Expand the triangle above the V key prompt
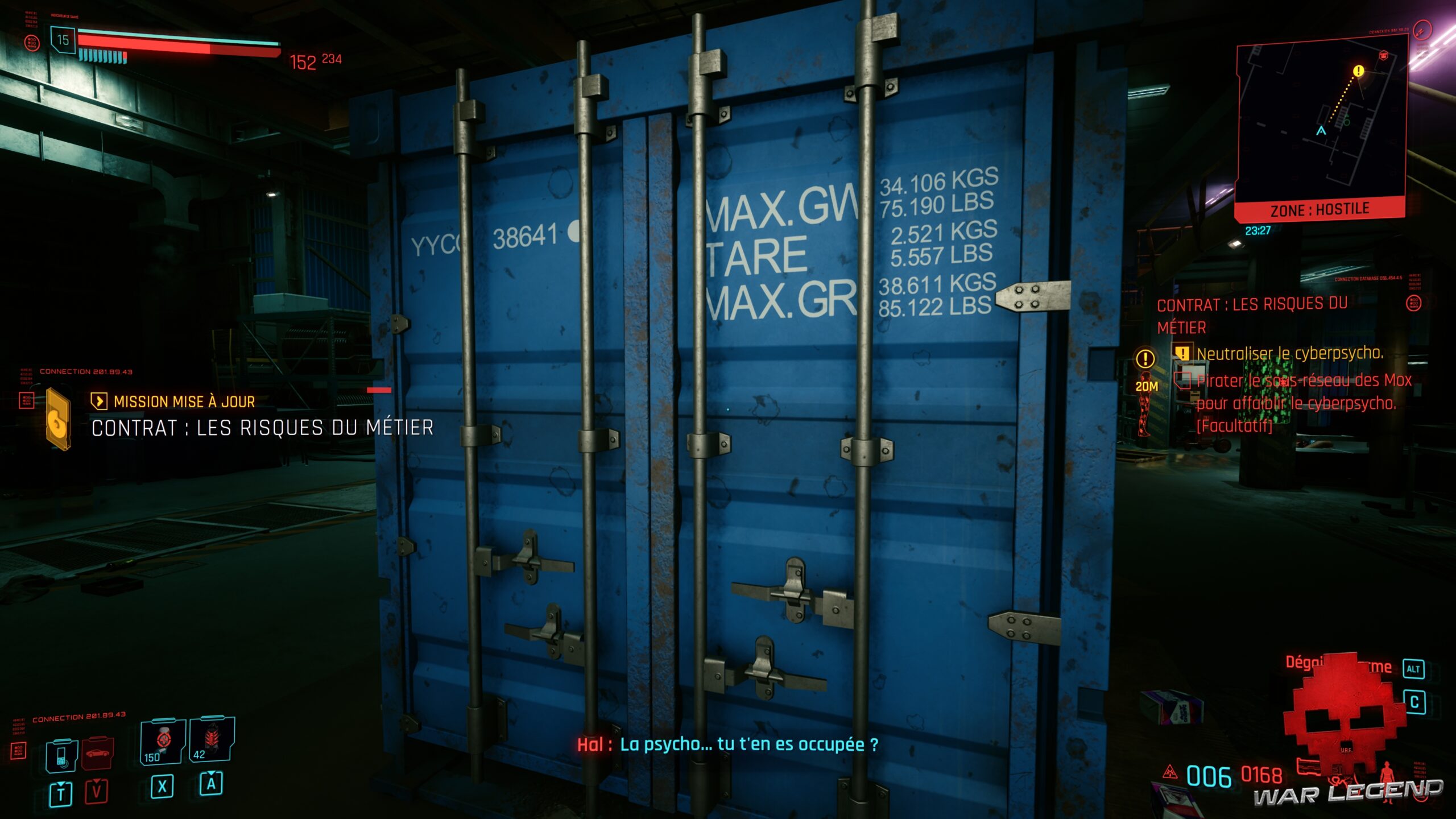 pos(96,782)
